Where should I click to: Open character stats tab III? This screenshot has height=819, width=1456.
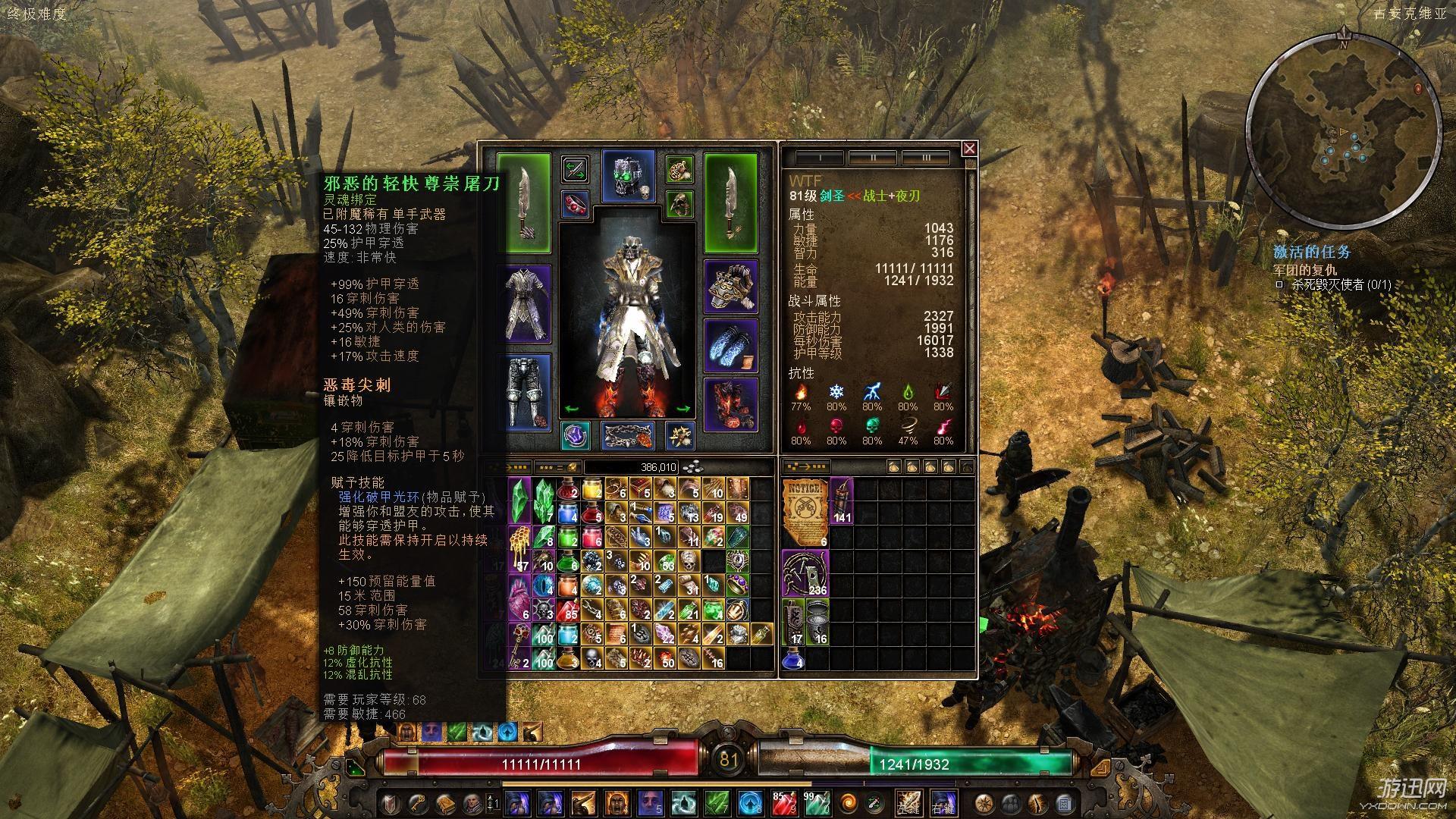[925, 158]
